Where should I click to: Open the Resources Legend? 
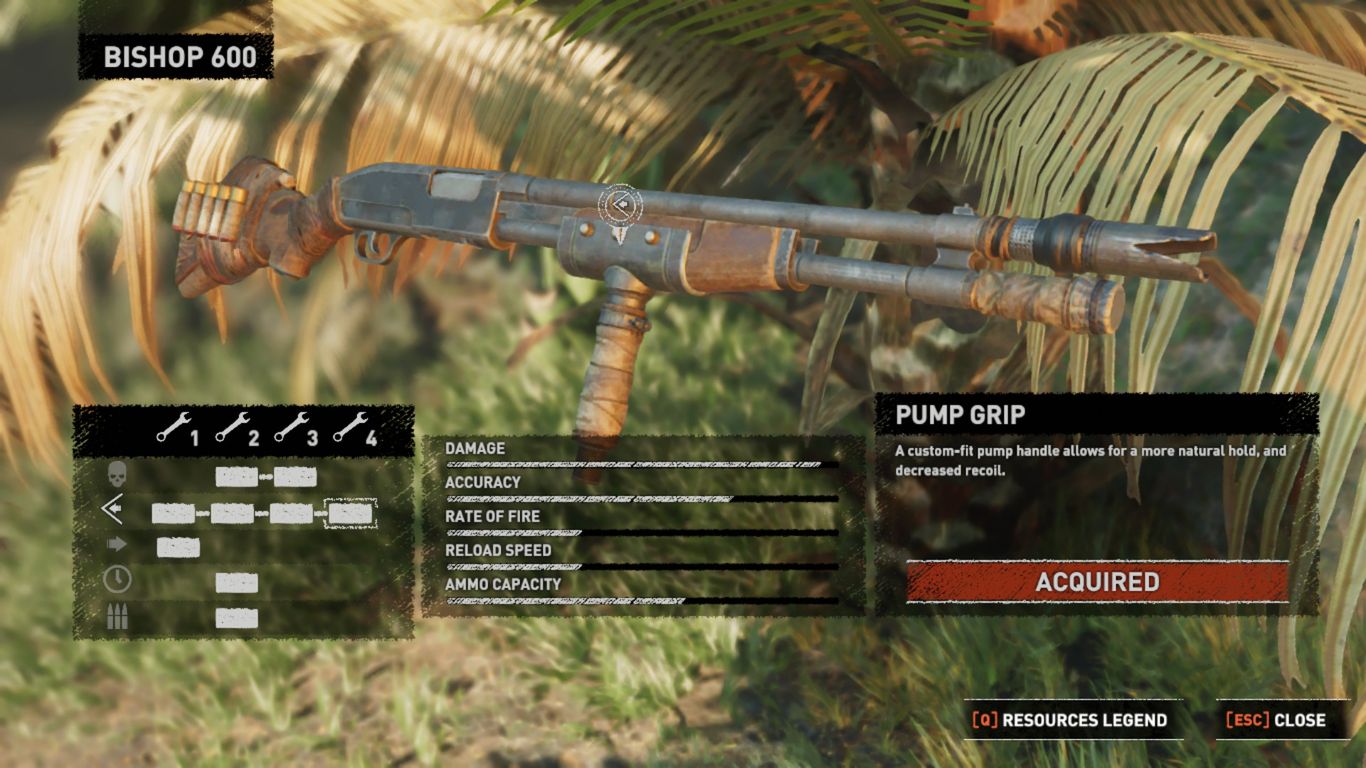pos(1072,720)
